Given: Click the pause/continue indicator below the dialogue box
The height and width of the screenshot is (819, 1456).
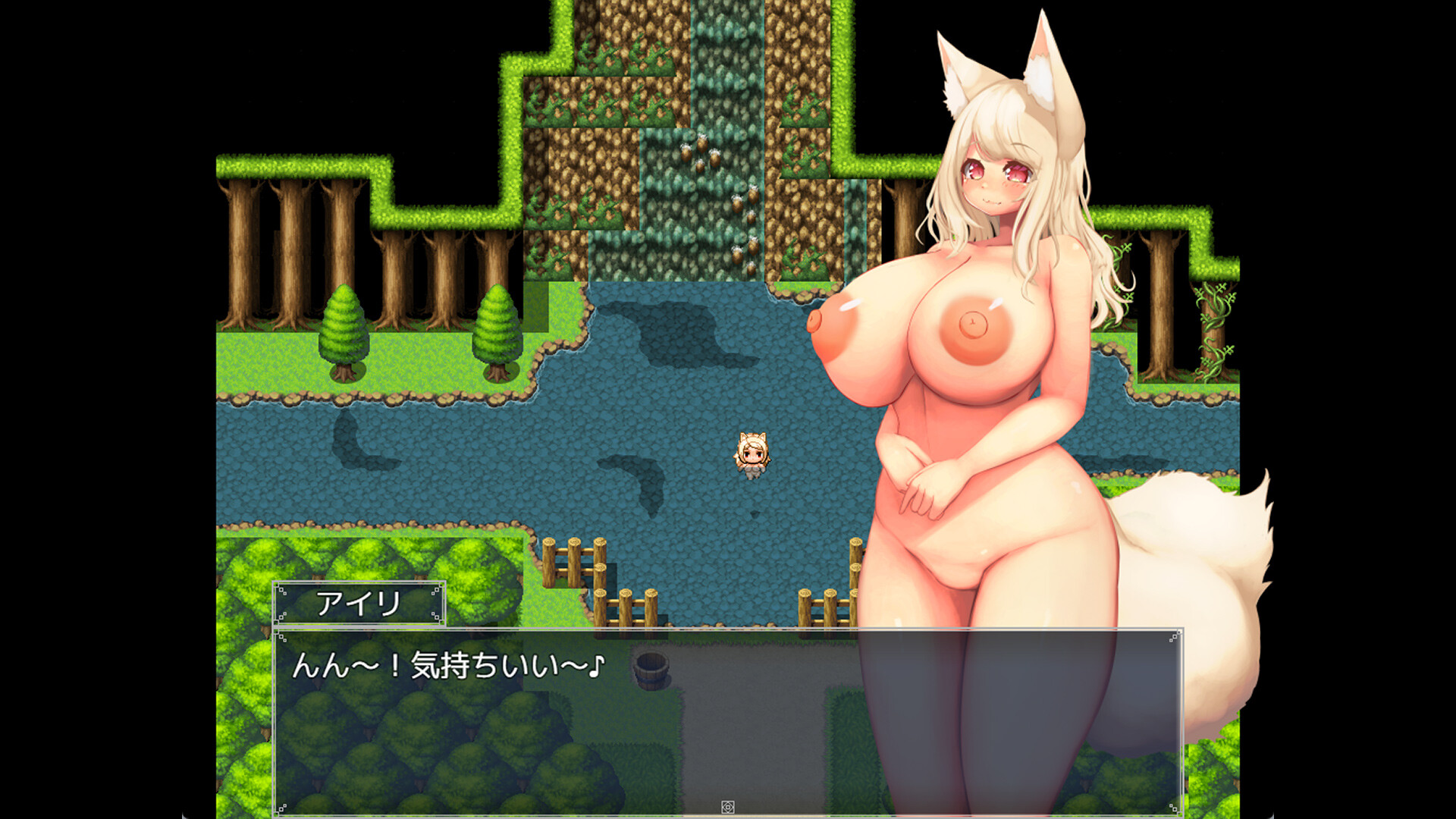Looking at the screenshot, I should pyautogui.click(x=727, y=807).
